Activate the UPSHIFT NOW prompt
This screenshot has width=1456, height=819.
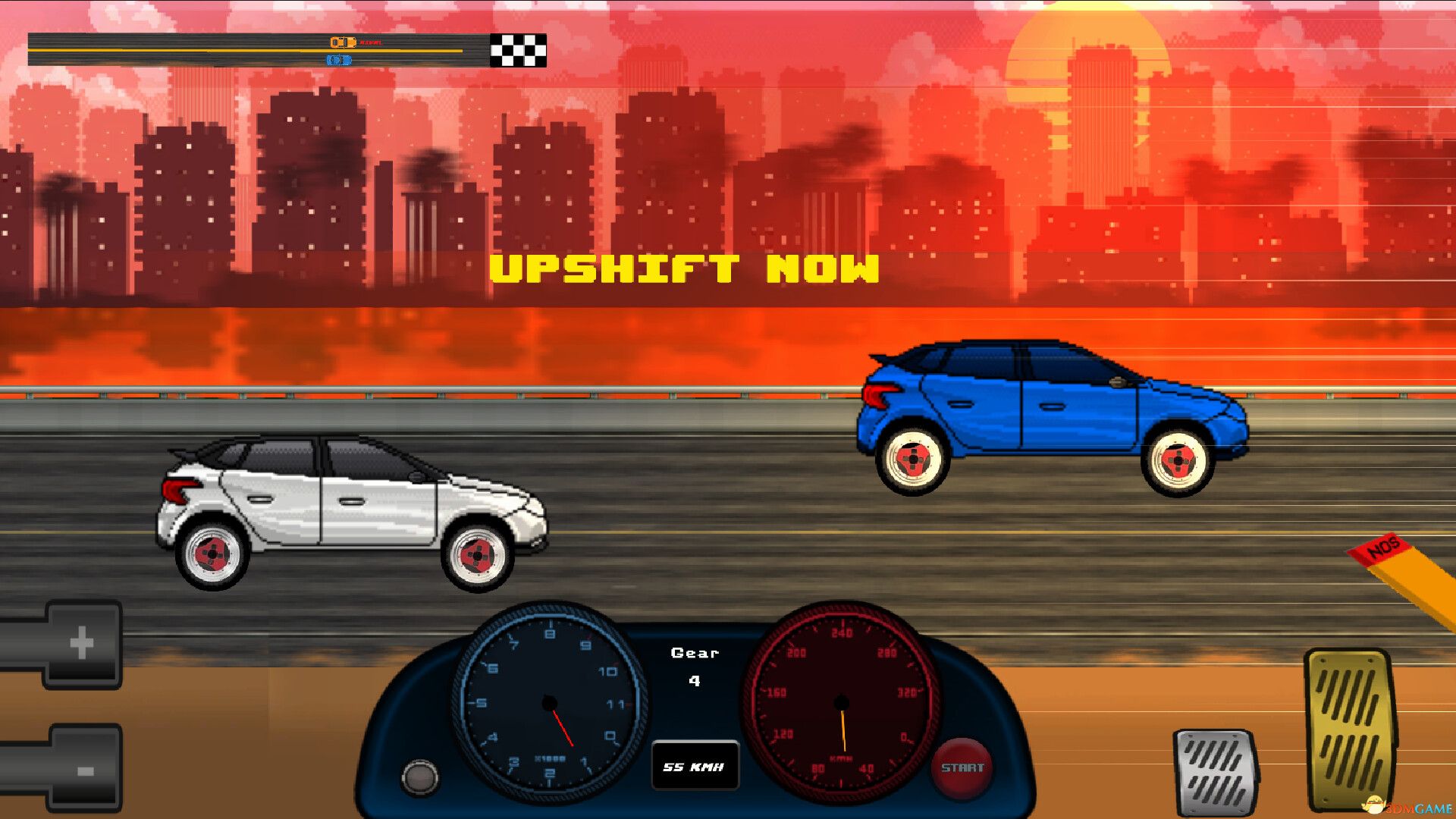click(685, 269)
